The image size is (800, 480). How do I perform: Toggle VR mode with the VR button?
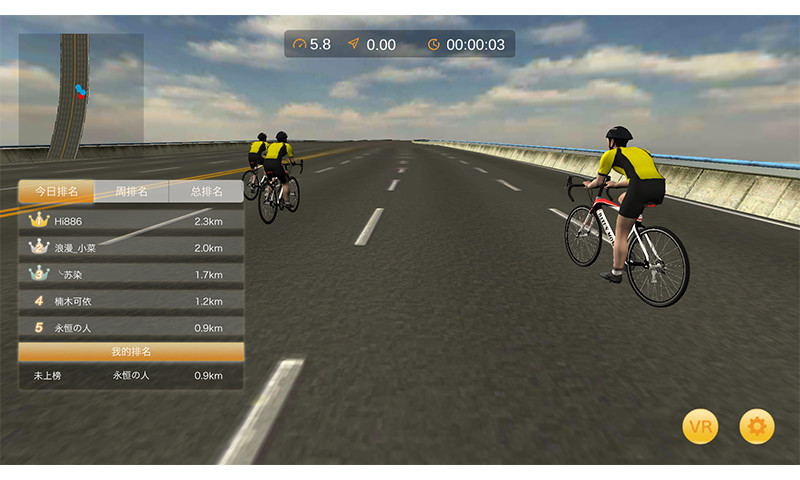coord(700,427)
